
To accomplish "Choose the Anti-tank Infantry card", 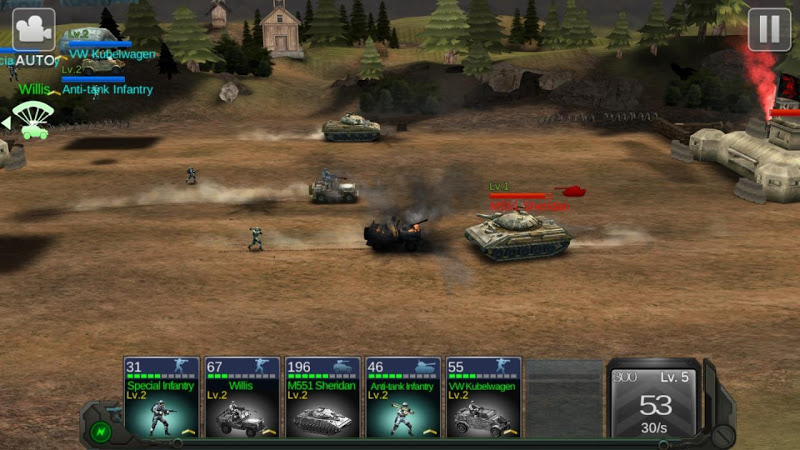I will [x=402, y=398].
